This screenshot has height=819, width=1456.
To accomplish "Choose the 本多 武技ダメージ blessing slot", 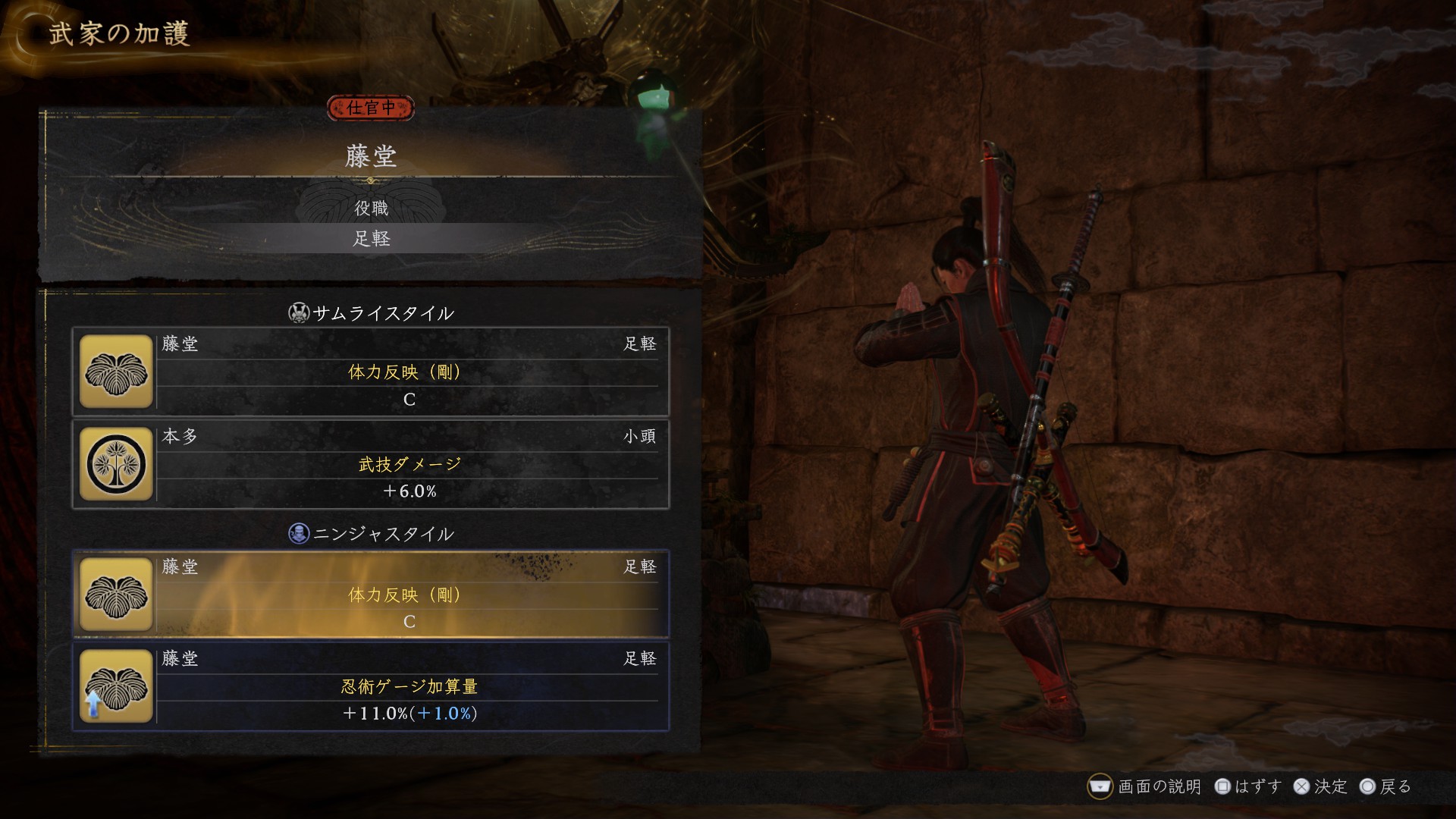I will 371,464.
